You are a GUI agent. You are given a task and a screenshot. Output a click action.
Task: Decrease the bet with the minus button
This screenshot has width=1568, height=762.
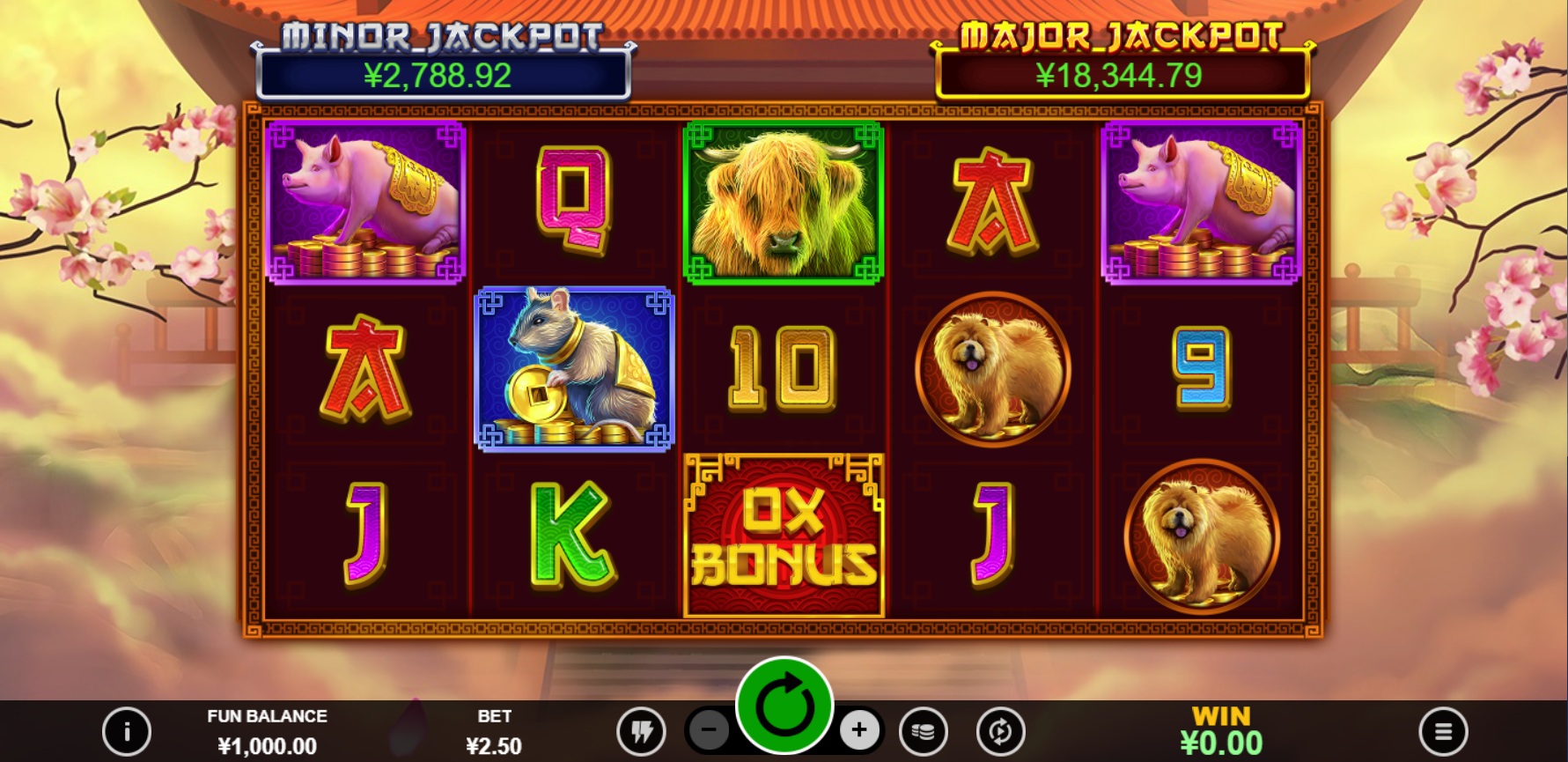point(709,729)
